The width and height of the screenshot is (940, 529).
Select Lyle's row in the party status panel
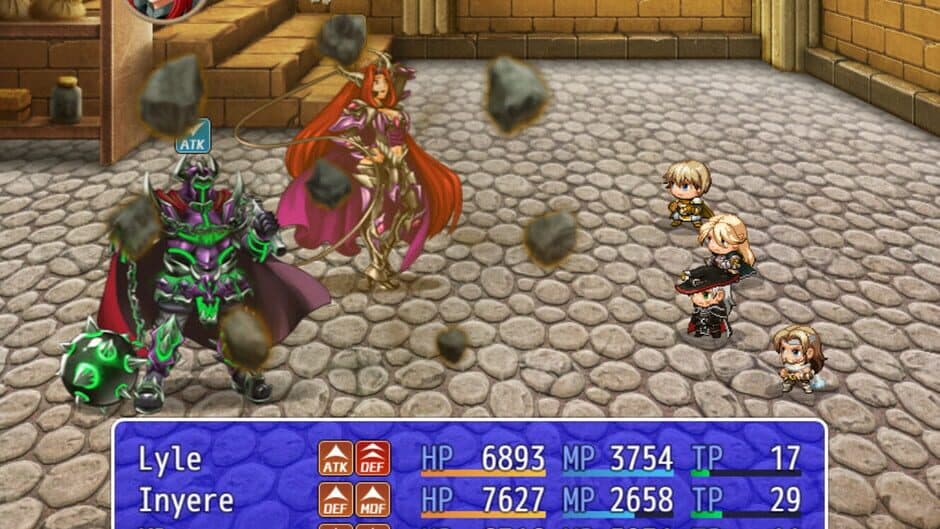[170, 459]
